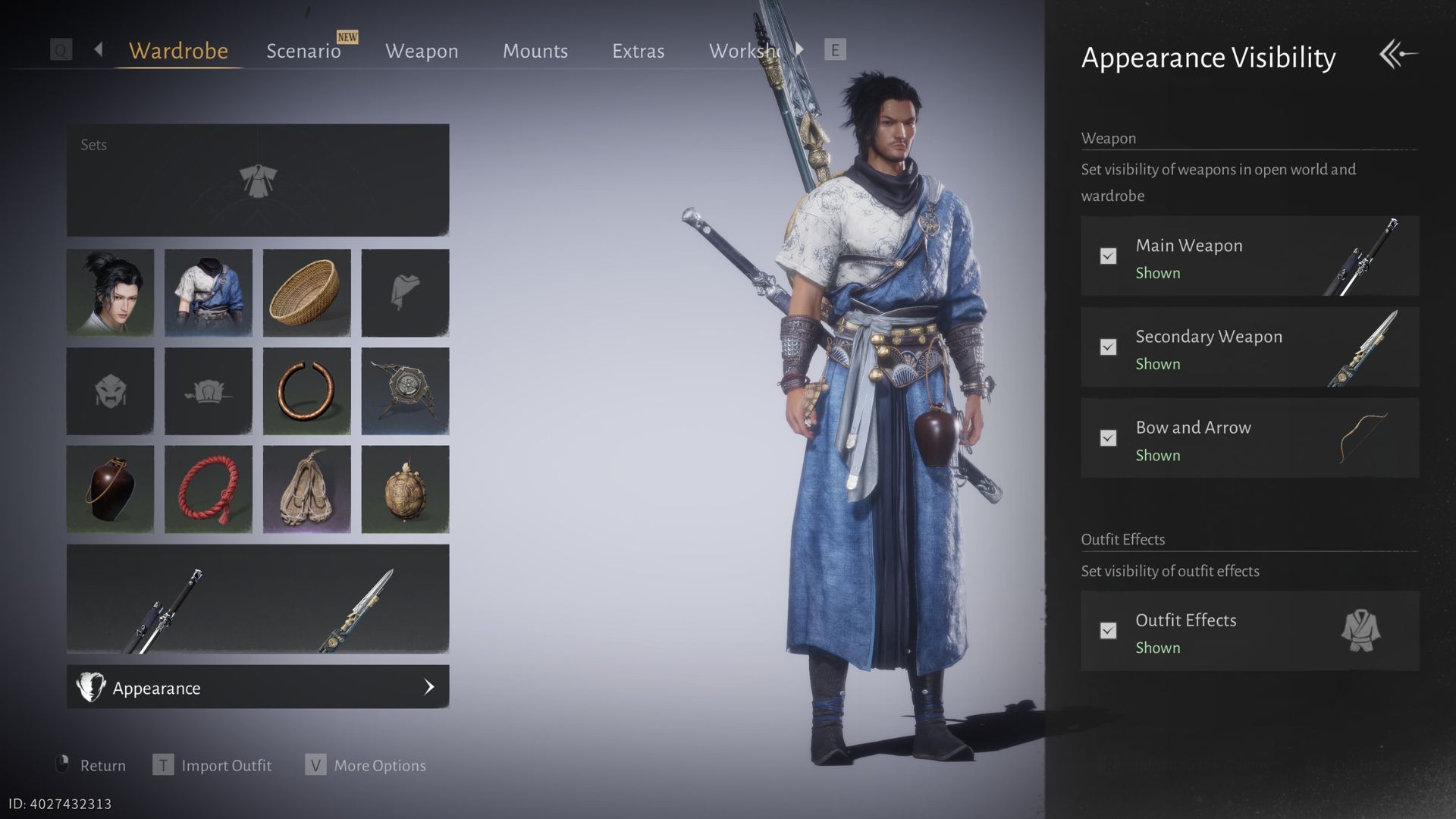The width and height of the screenshot is (1456, 819).
Task: Hide Outfit Effects via its checkbox
Action: point(1108,631)
